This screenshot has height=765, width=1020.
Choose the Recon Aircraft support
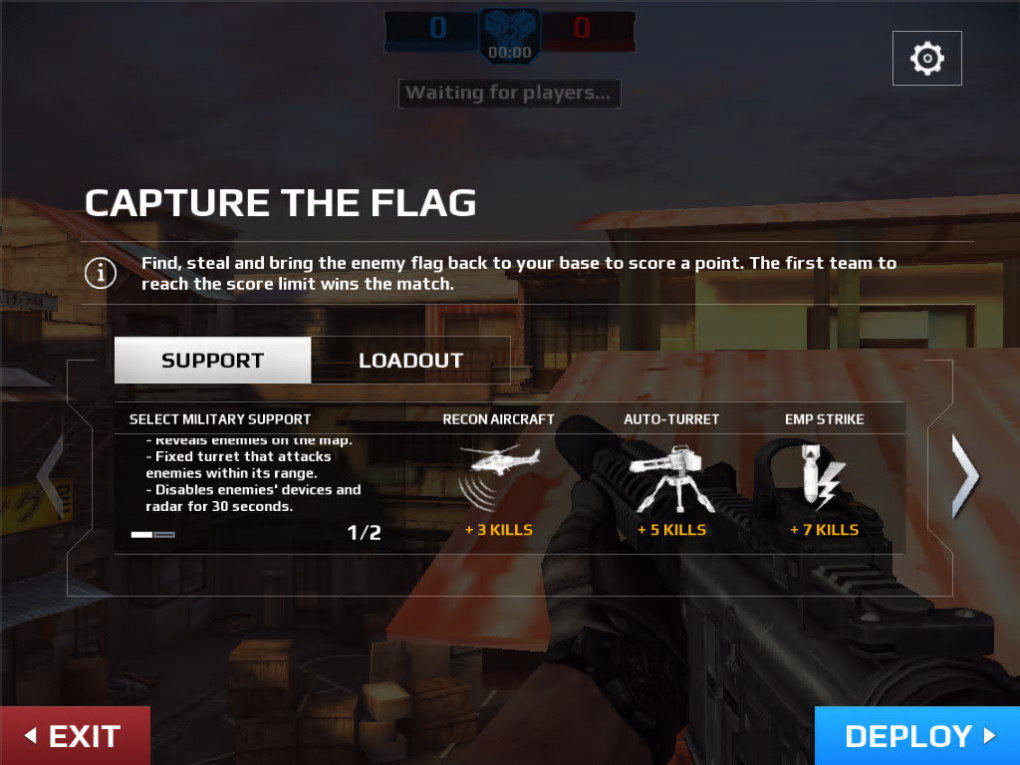[499, 476]
